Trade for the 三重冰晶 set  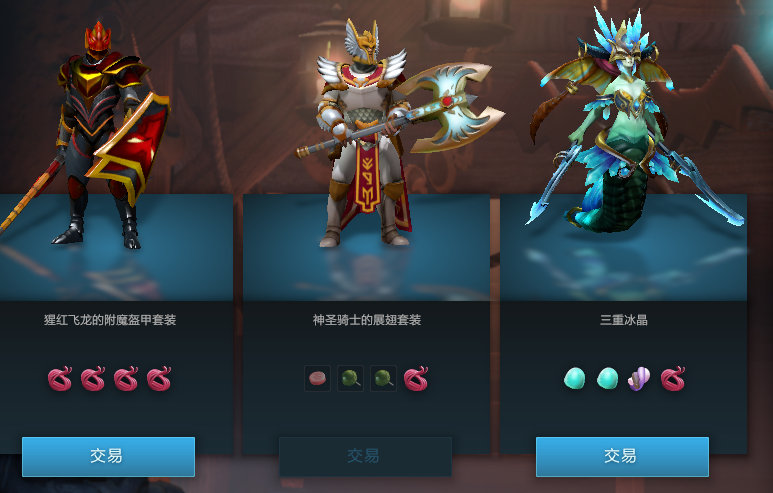click(622, 456)
